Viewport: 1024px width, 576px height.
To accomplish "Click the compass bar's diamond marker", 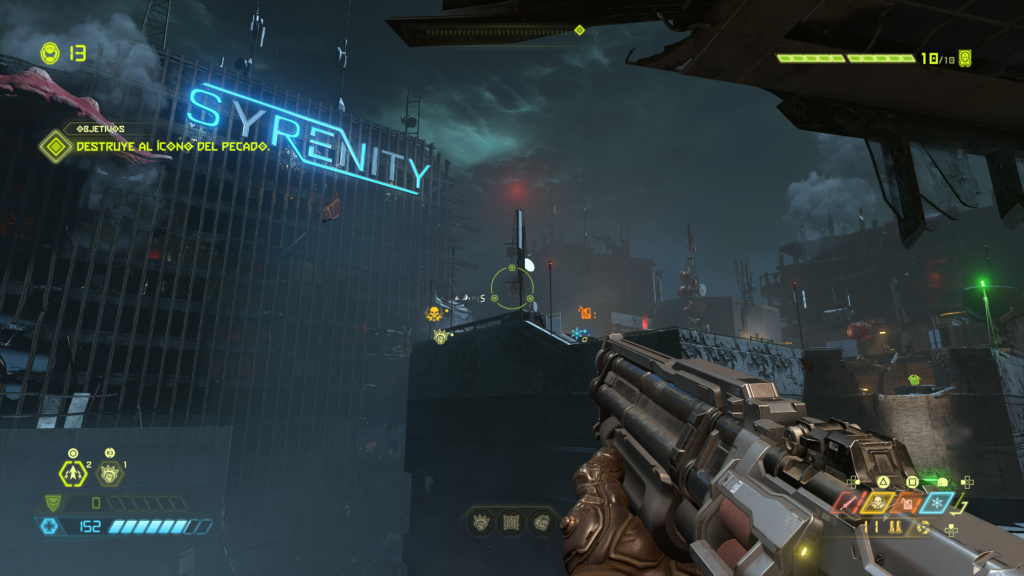I will [579, 30].
